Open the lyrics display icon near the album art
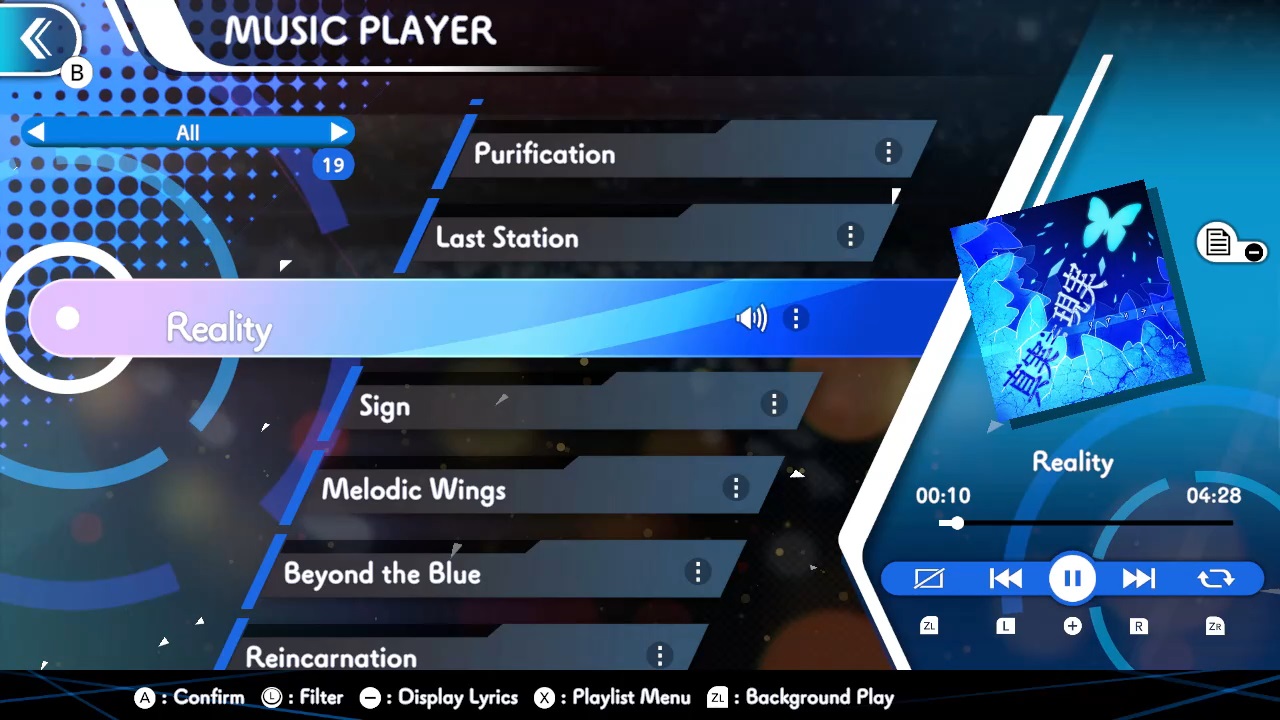Screen dimensions: 1280x720 pos(1219,242)
